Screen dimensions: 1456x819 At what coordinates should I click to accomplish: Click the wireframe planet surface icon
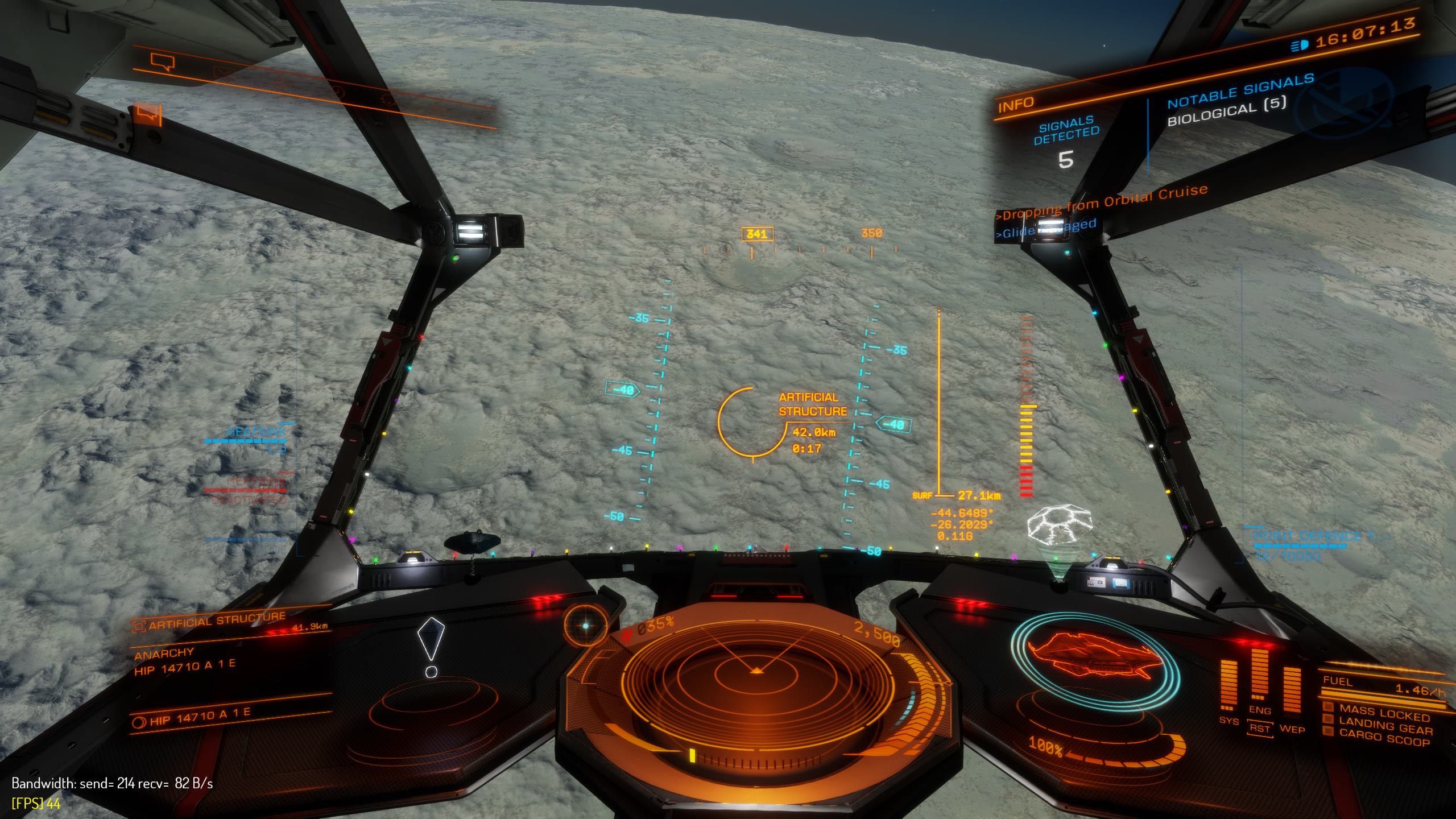click(1060, 524)
